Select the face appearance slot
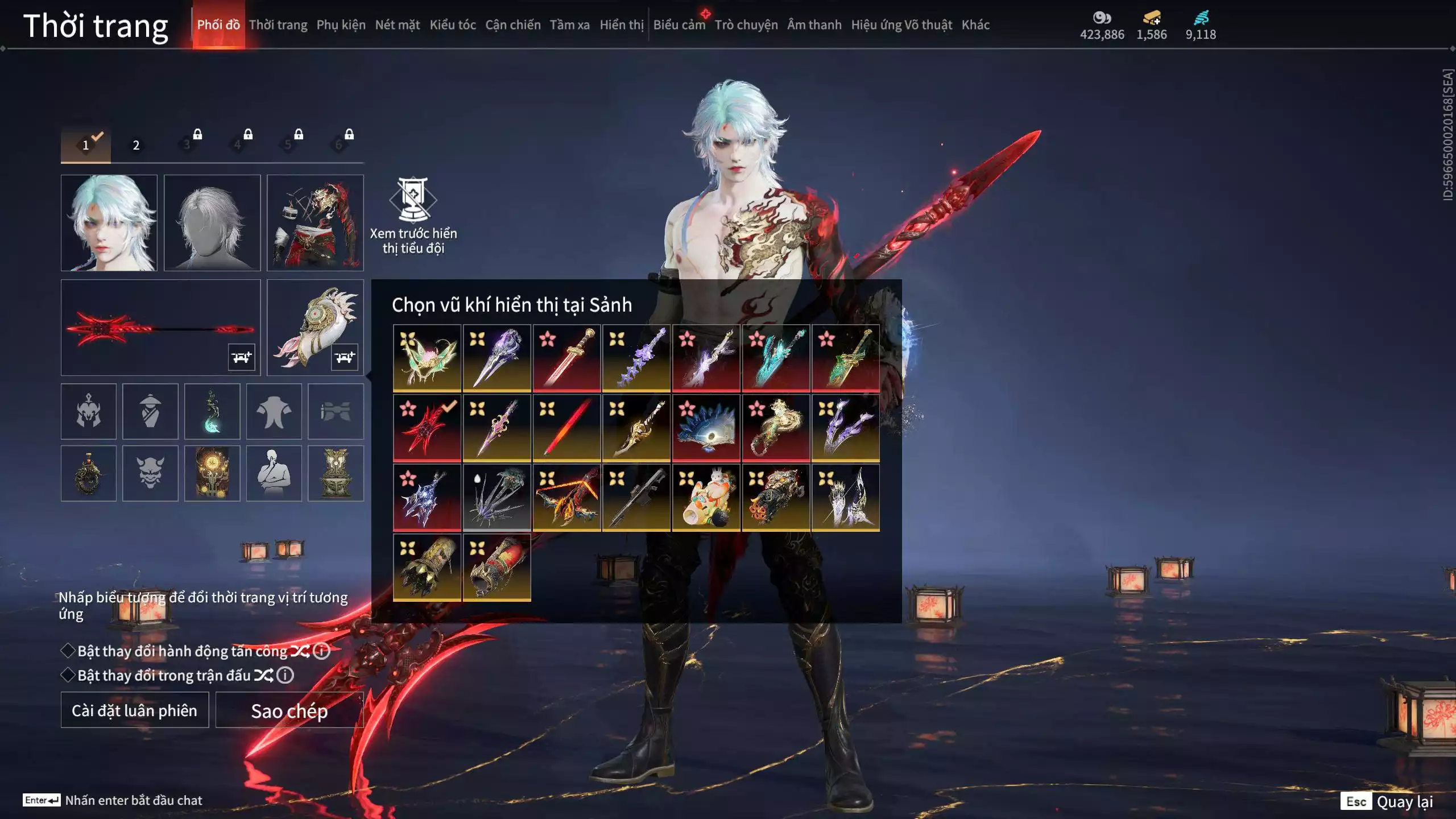Image resolution: width=1456 pixels, height=819 pixels. (x=109, y=223)
